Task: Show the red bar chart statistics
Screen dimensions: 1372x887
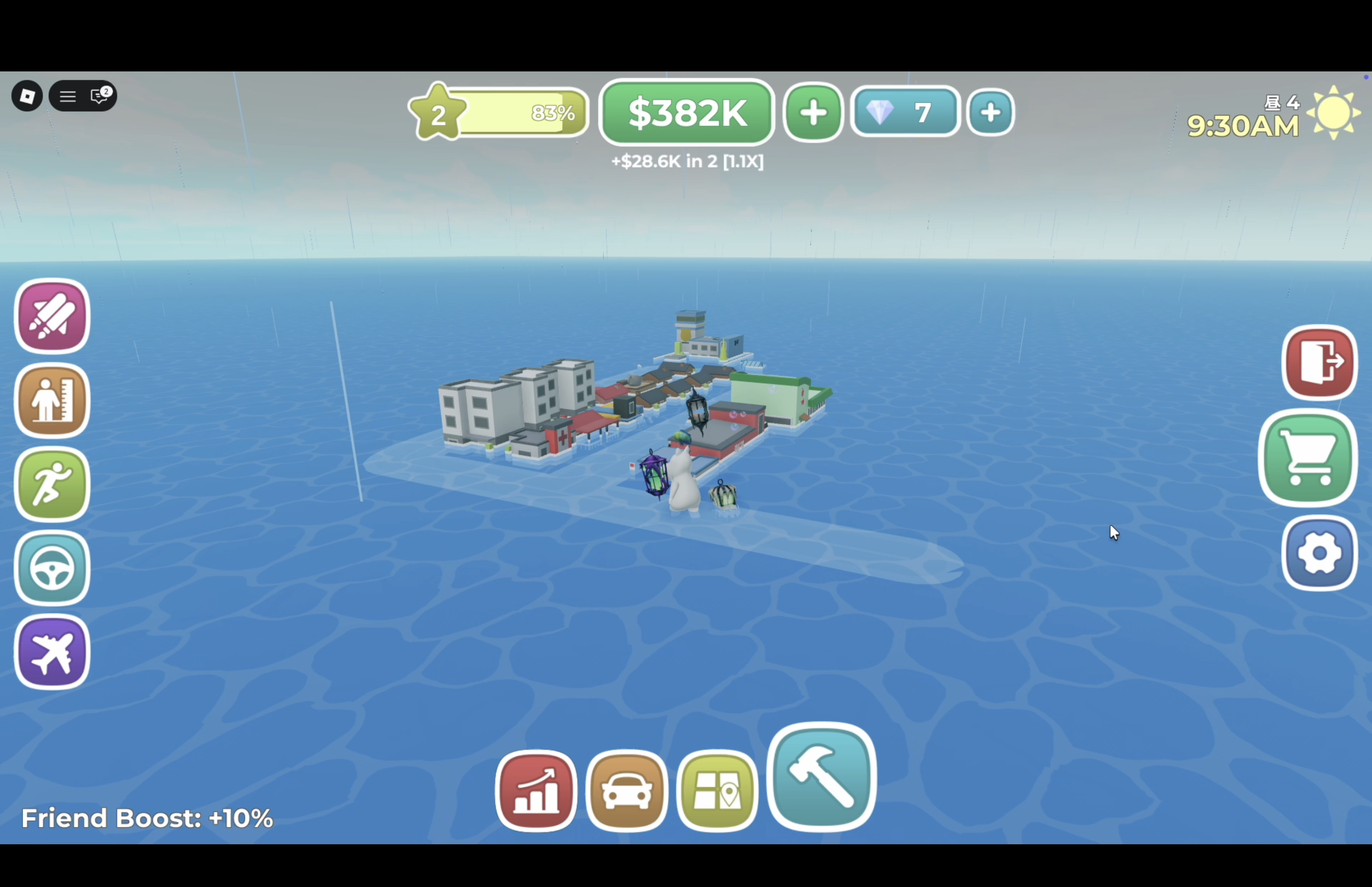Action: 536,791
